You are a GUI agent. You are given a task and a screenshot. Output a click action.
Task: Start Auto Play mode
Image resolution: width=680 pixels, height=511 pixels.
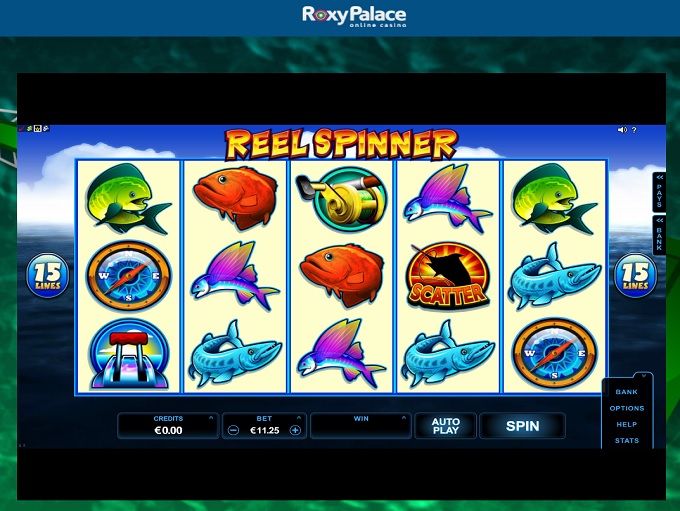445,426
